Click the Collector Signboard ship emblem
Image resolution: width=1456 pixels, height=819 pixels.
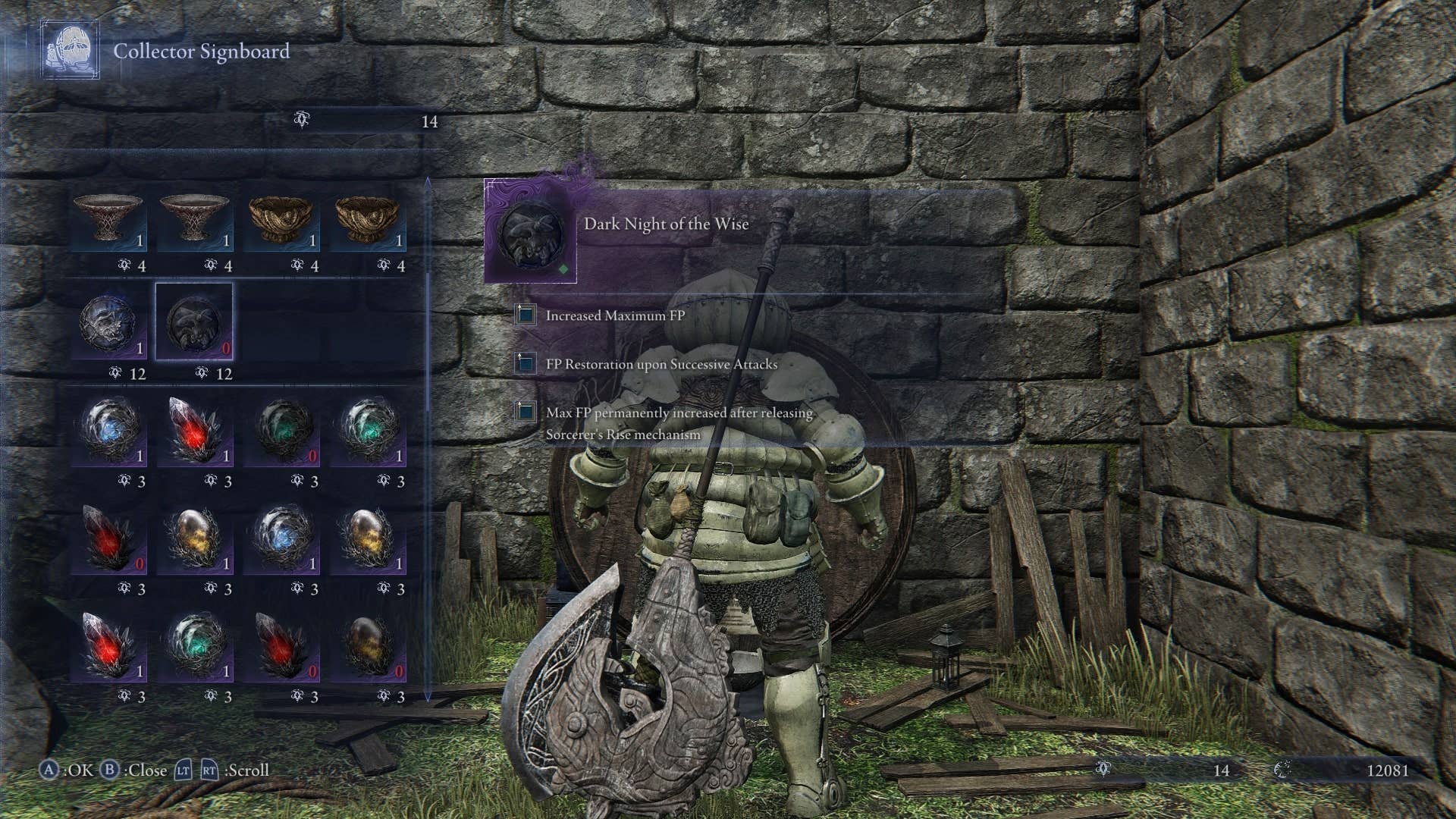point(71,48)
